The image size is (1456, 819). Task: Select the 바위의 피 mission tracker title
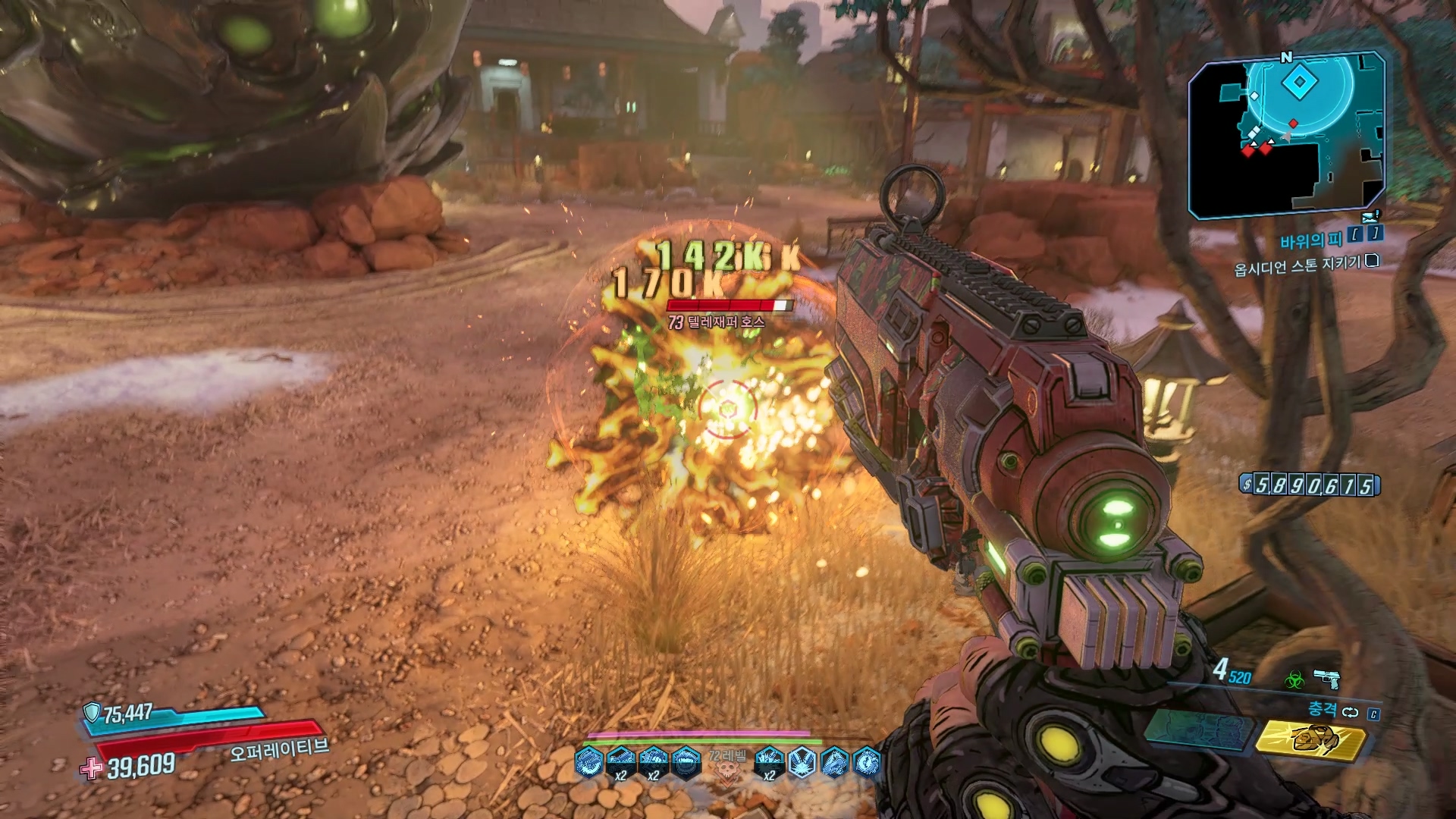tap(1311, 241)
